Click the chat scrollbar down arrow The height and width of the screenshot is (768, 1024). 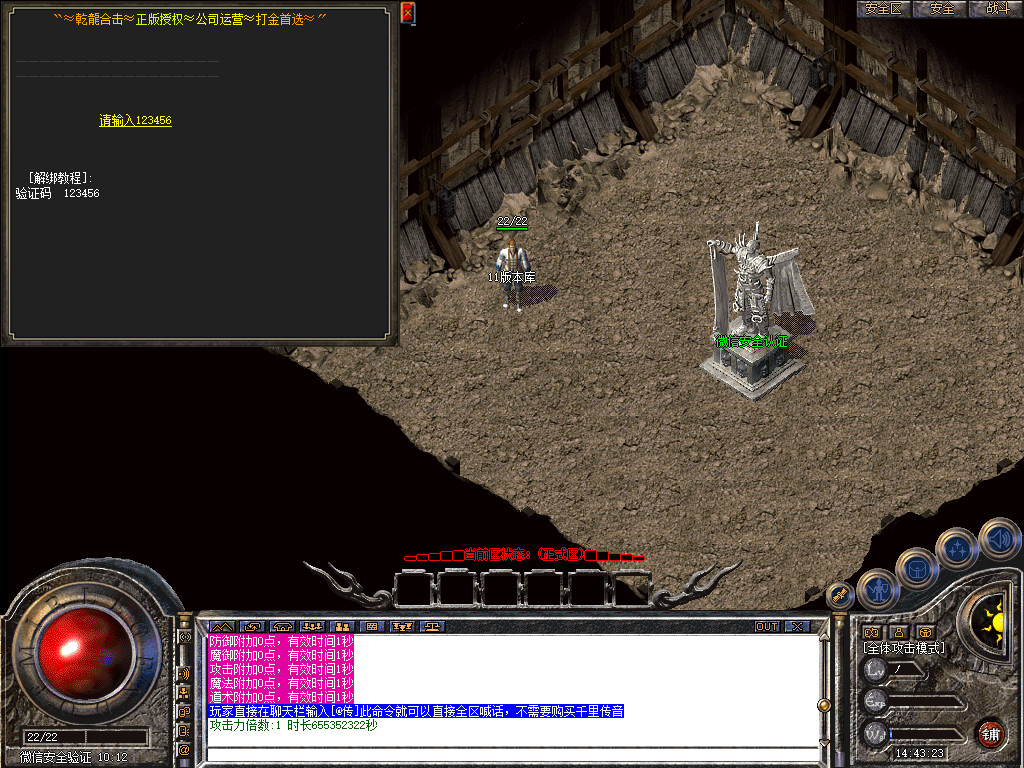[823, 744]
